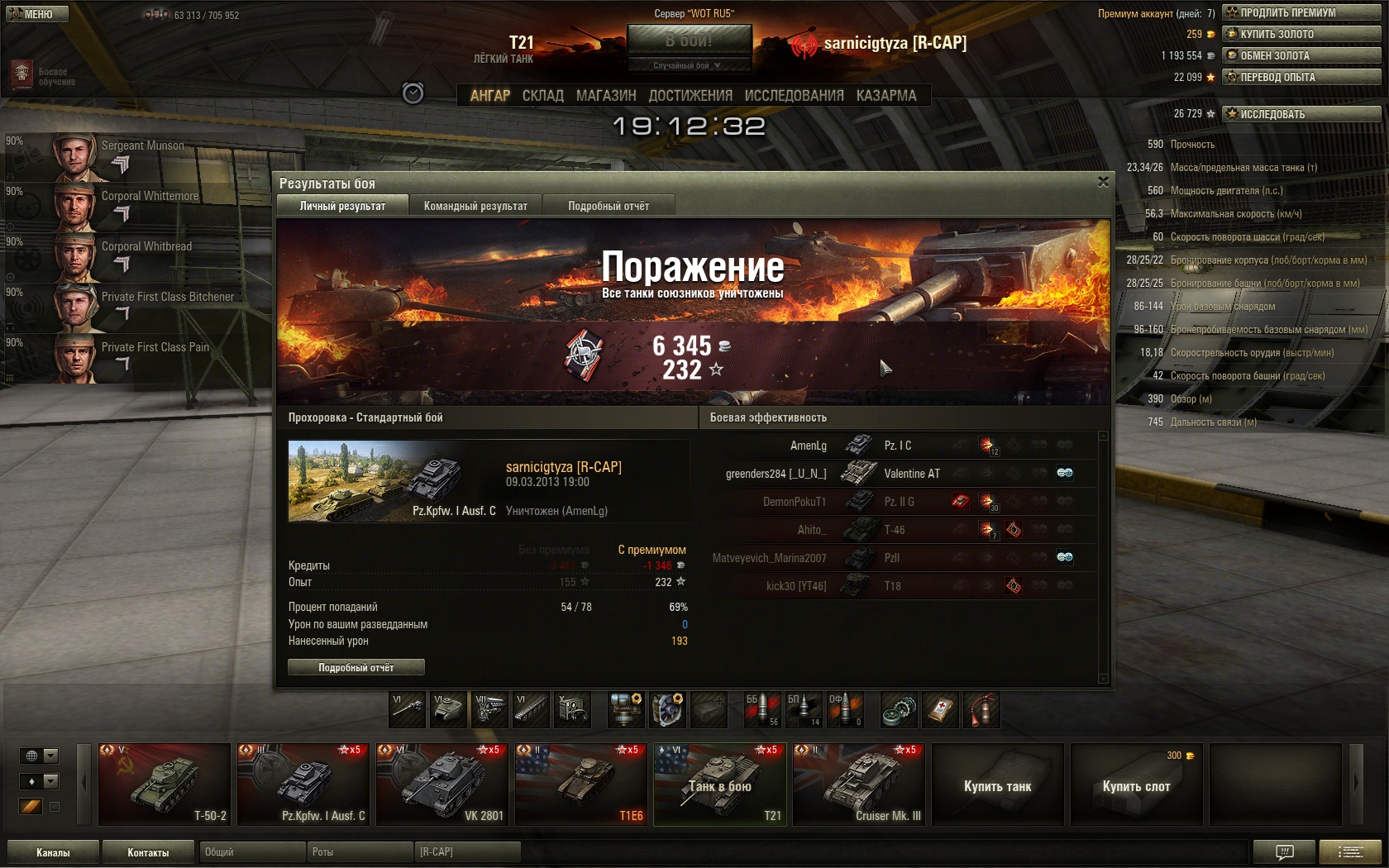The image size is (1389, 868).
Task: Select the Личный результат tab
Action: pos(342,206)
